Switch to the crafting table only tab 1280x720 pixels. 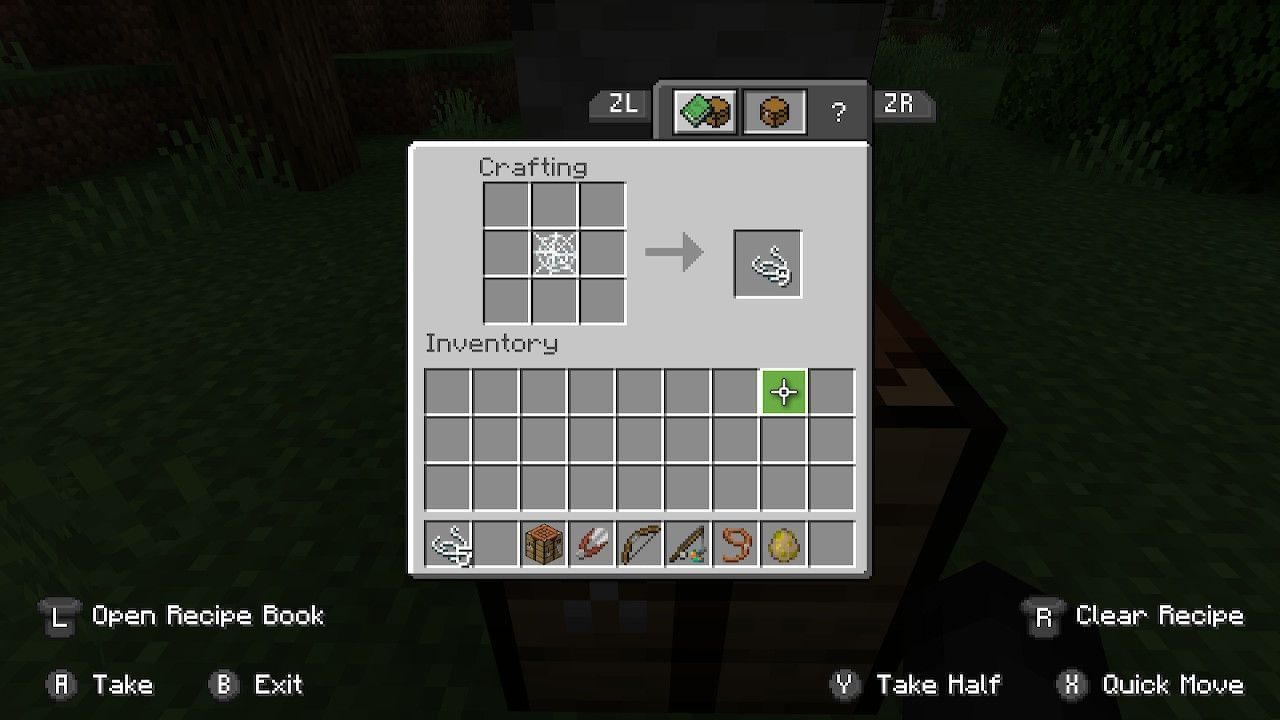click(x=774, y=112)
